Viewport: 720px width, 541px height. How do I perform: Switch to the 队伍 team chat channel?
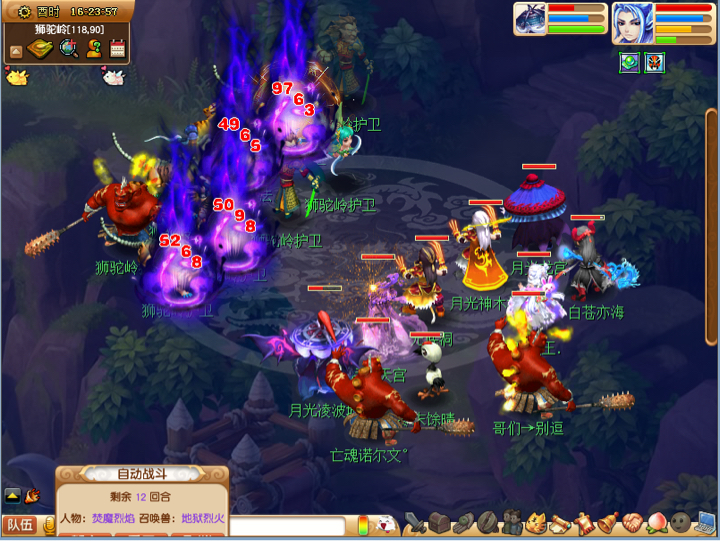(x=19, y=524)
